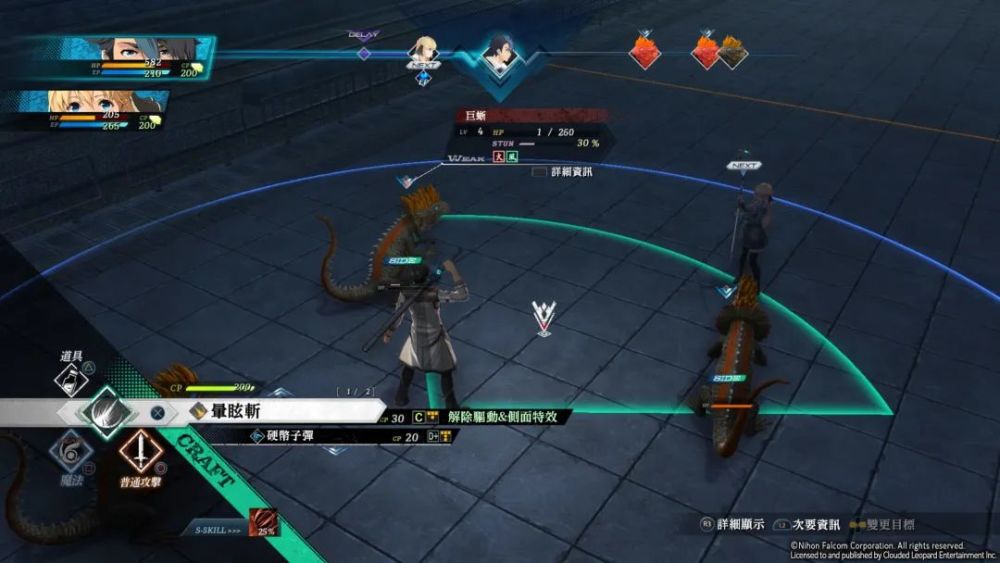The width and height of the screenshot is (1000, 563).
Task: Click the last enemy turn-order icon
Action: (732, 51)
